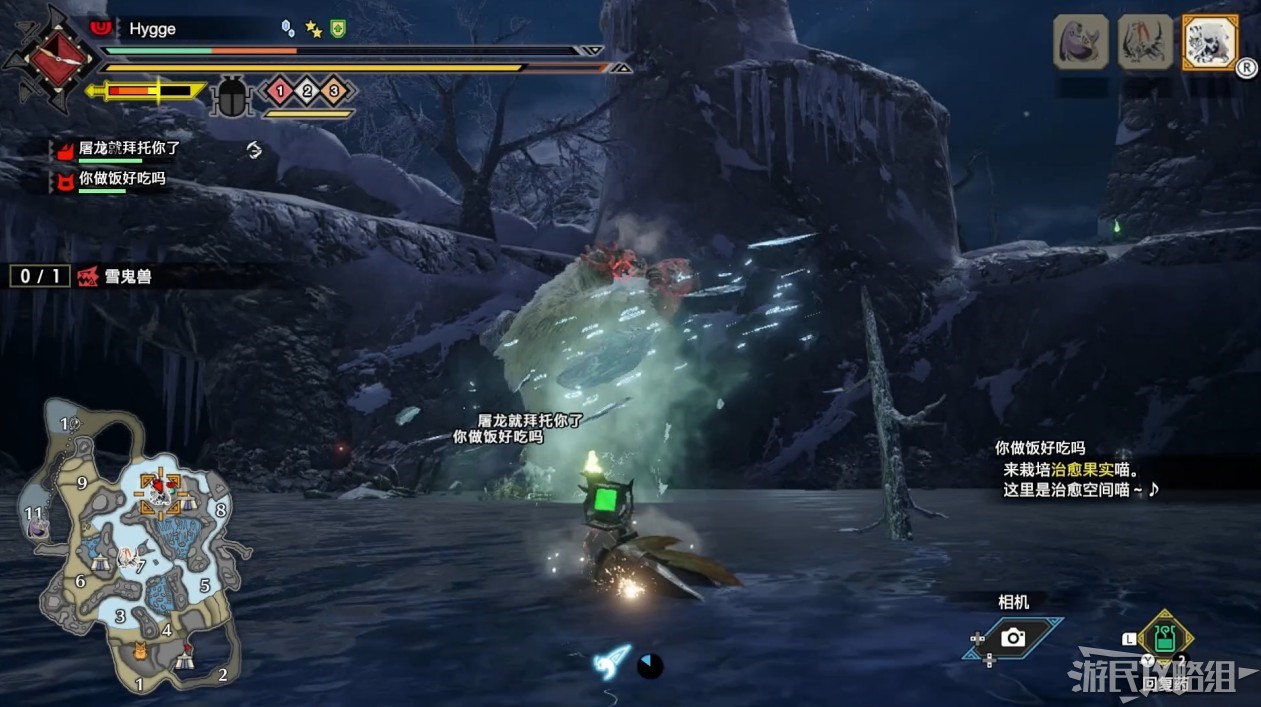
Task: Select party member 你做饭好吃吗 in the list
Action: 122,179
